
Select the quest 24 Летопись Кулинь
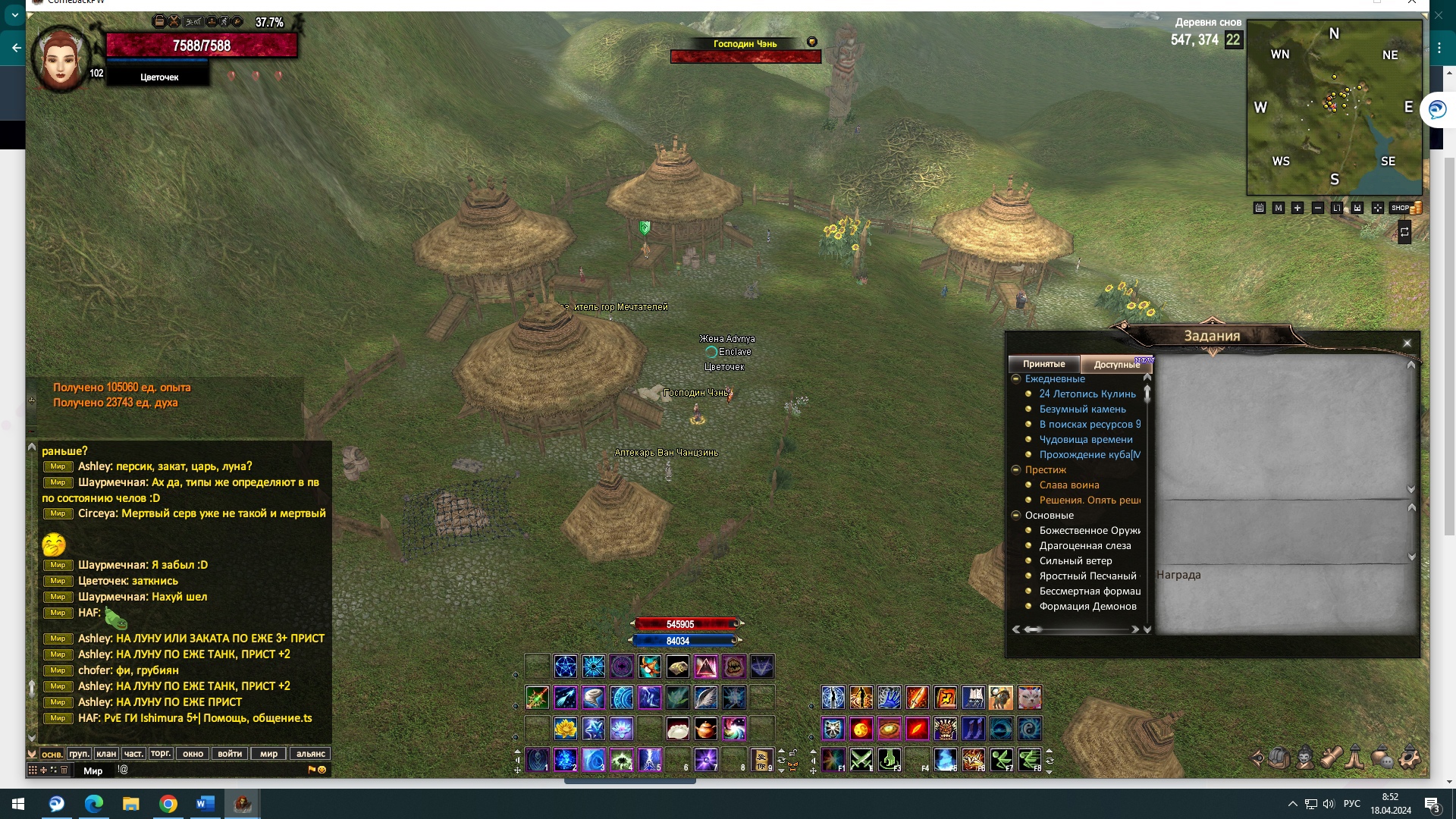pyautogui.click(x=1087, y=394)
